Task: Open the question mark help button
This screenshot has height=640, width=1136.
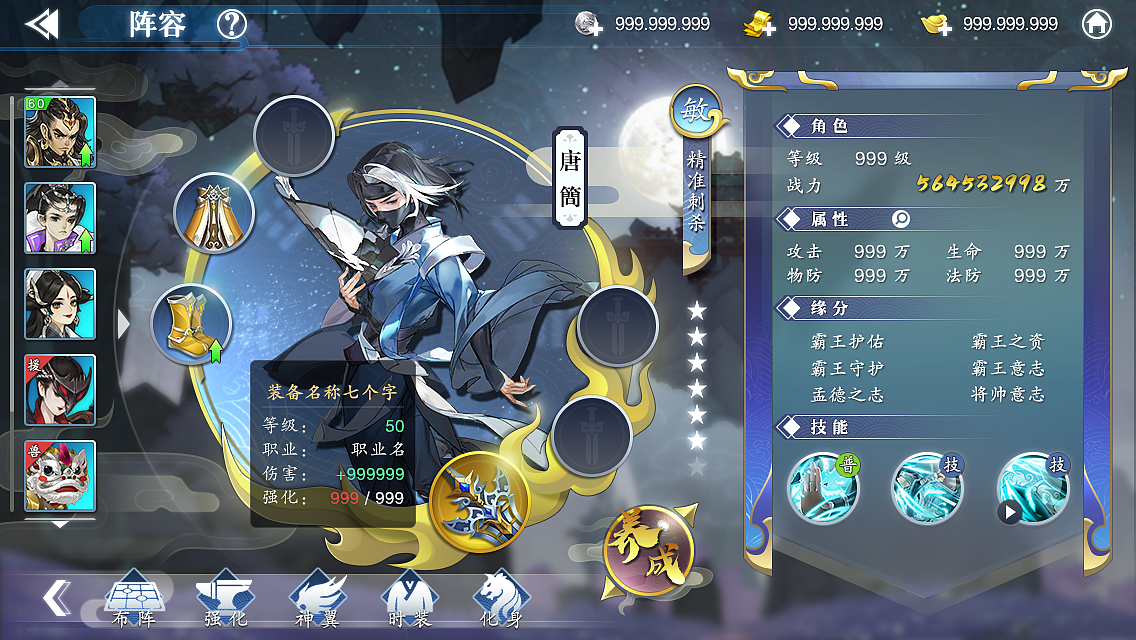Action: [x=232, y=24]
